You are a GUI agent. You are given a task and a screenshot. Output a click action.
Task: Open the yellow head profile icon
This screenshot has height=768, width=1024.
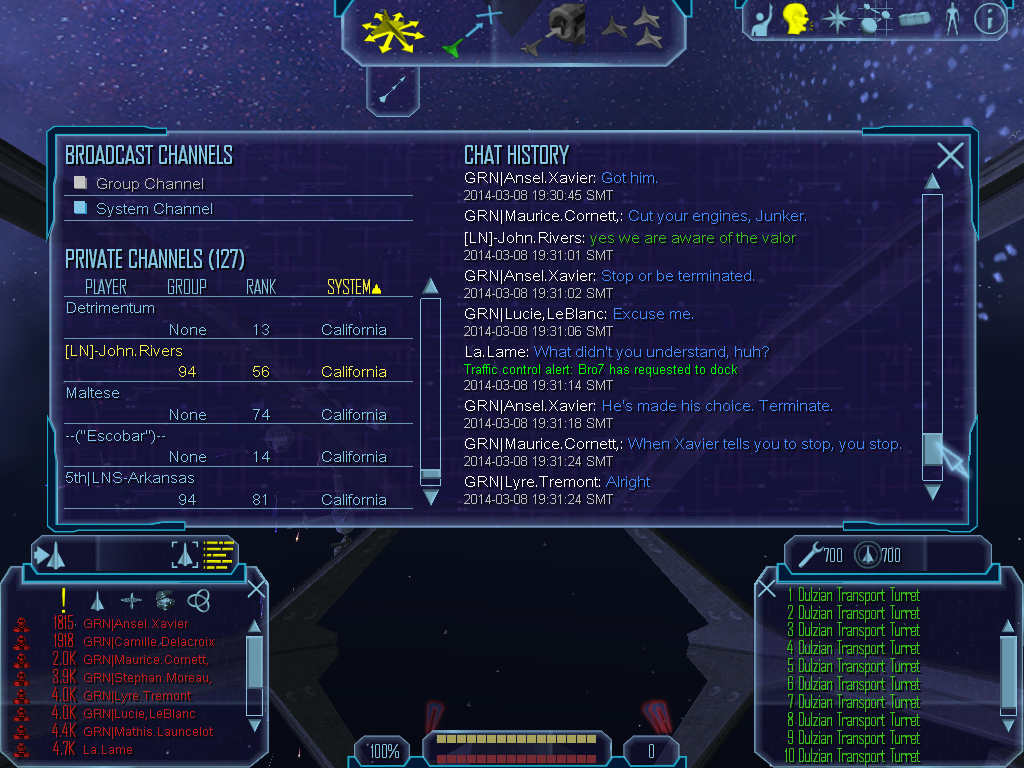tap(795, 18)
